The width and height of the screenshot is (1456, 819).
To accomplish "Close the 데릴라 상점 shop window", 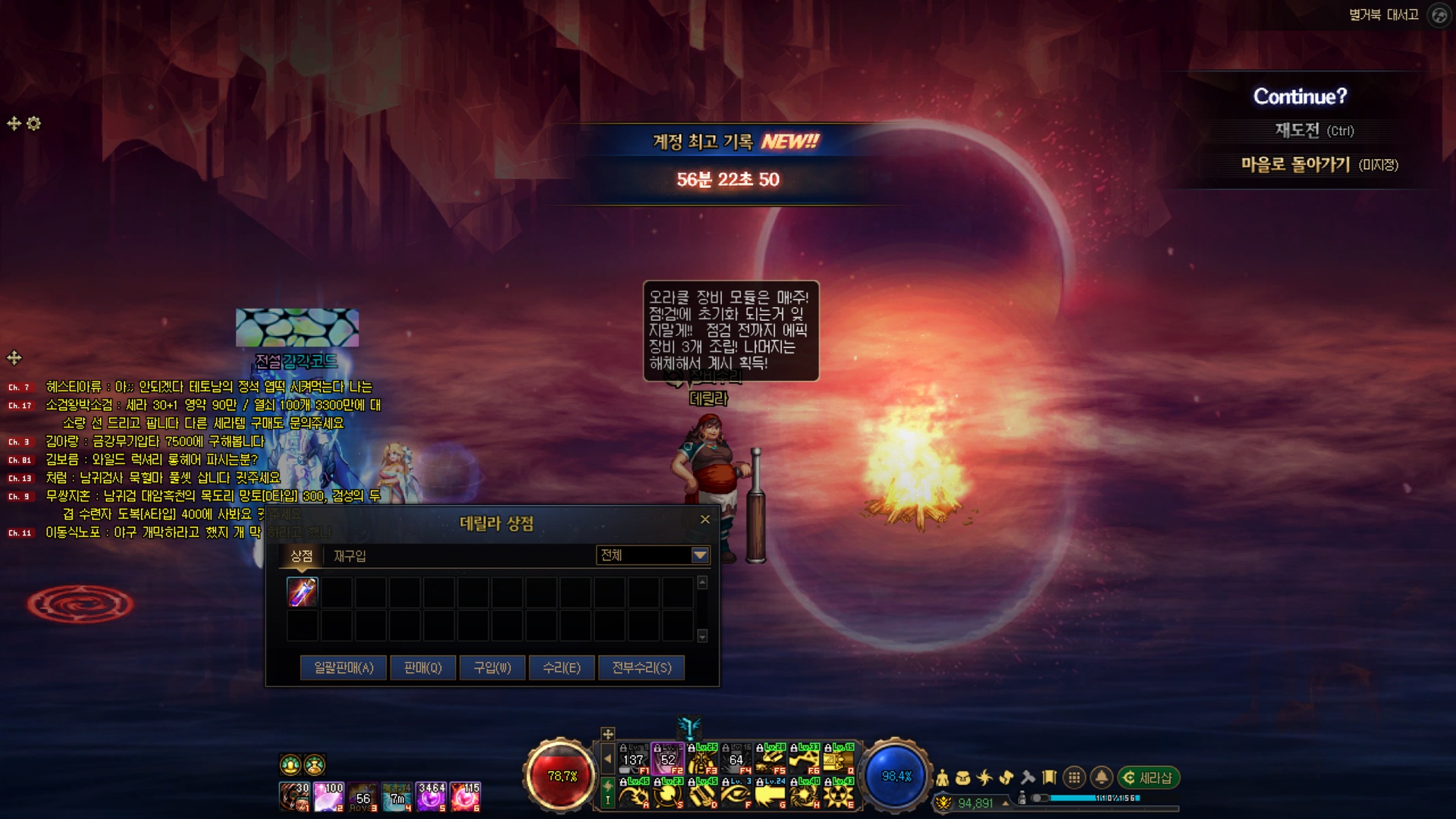I will 705,519.
